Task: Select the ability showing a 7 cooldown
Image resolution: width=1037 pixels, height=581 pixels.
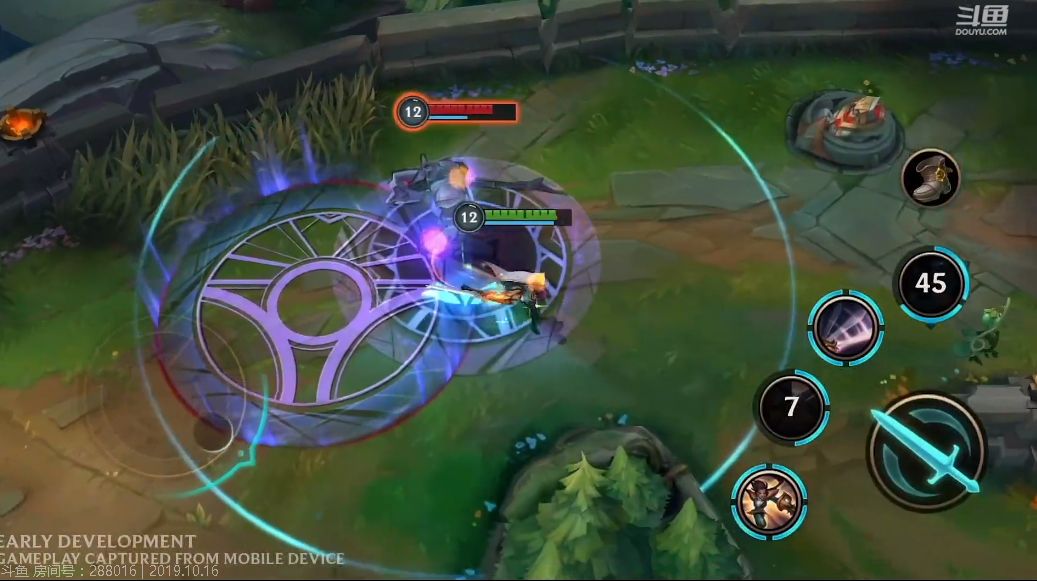Action: 791,407
